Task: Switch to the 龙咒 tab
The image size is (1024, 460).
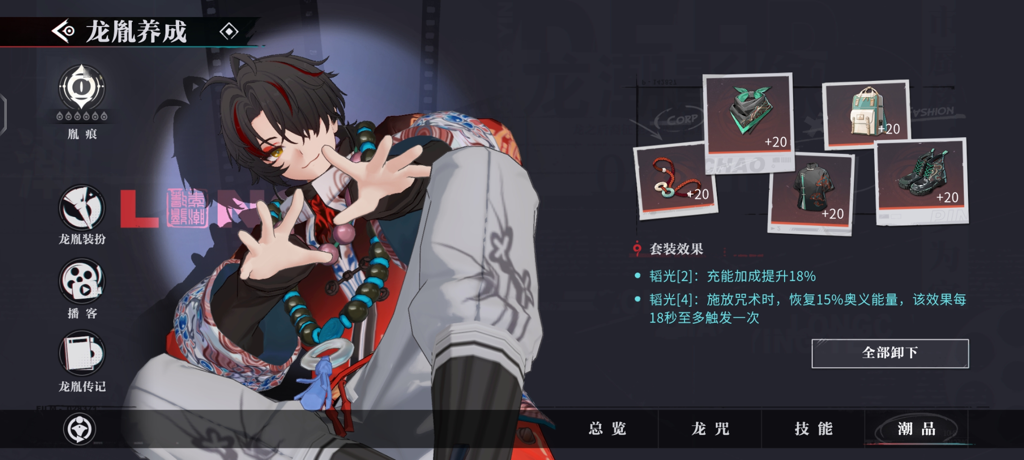Action: point(710,429)
